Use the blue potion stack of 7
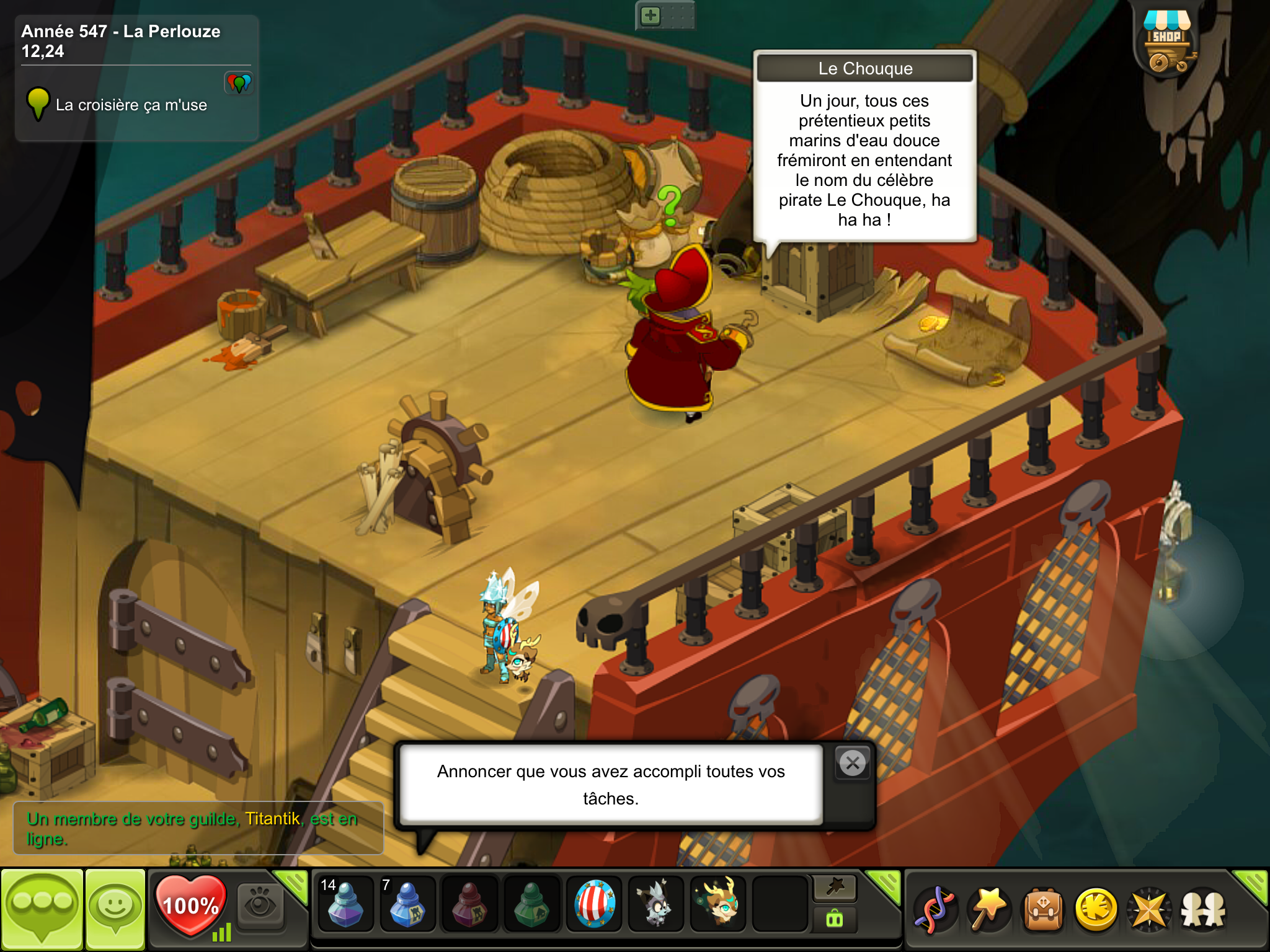Viewport: 1270px width, 952px height. click(407, 905)
